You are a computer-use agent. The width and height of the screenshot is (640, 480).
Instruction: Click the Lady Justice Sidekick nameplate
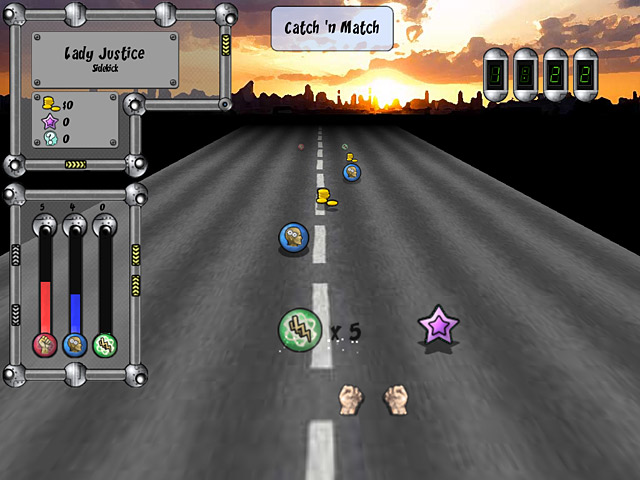[105, 58]
